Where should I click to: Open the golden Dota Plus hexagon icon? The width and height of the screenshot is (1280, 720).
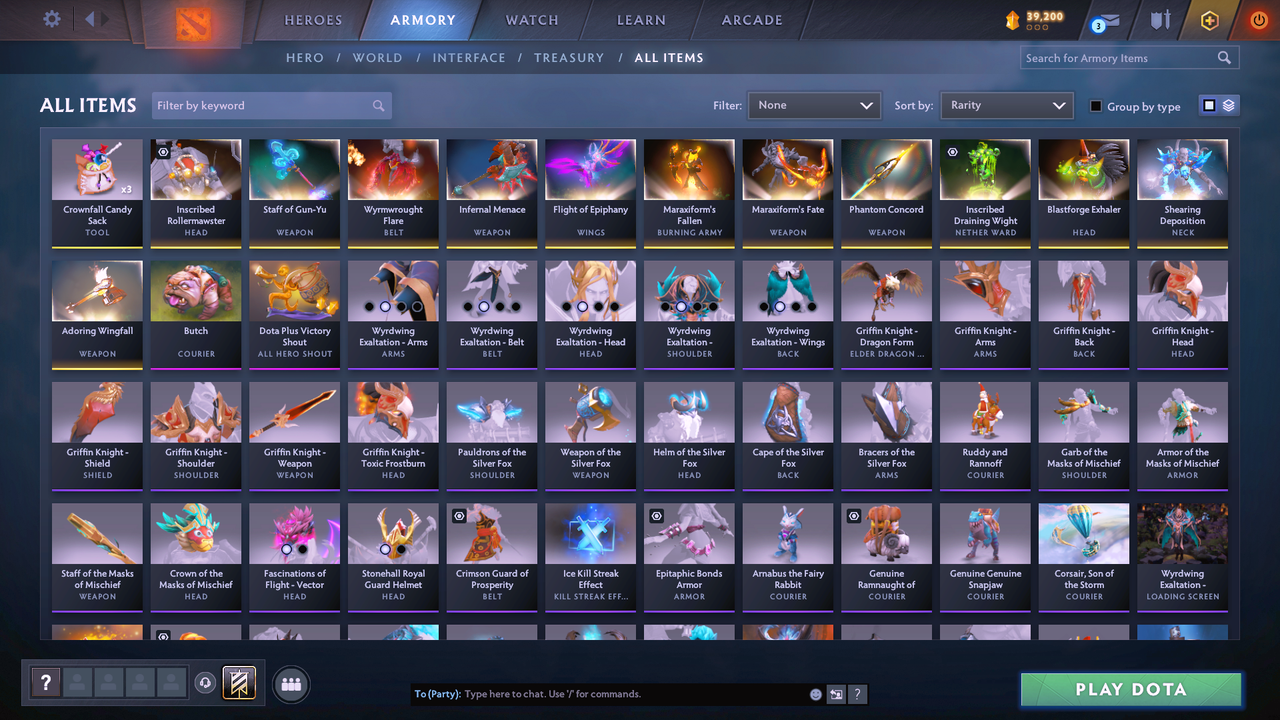[1209, 19]
